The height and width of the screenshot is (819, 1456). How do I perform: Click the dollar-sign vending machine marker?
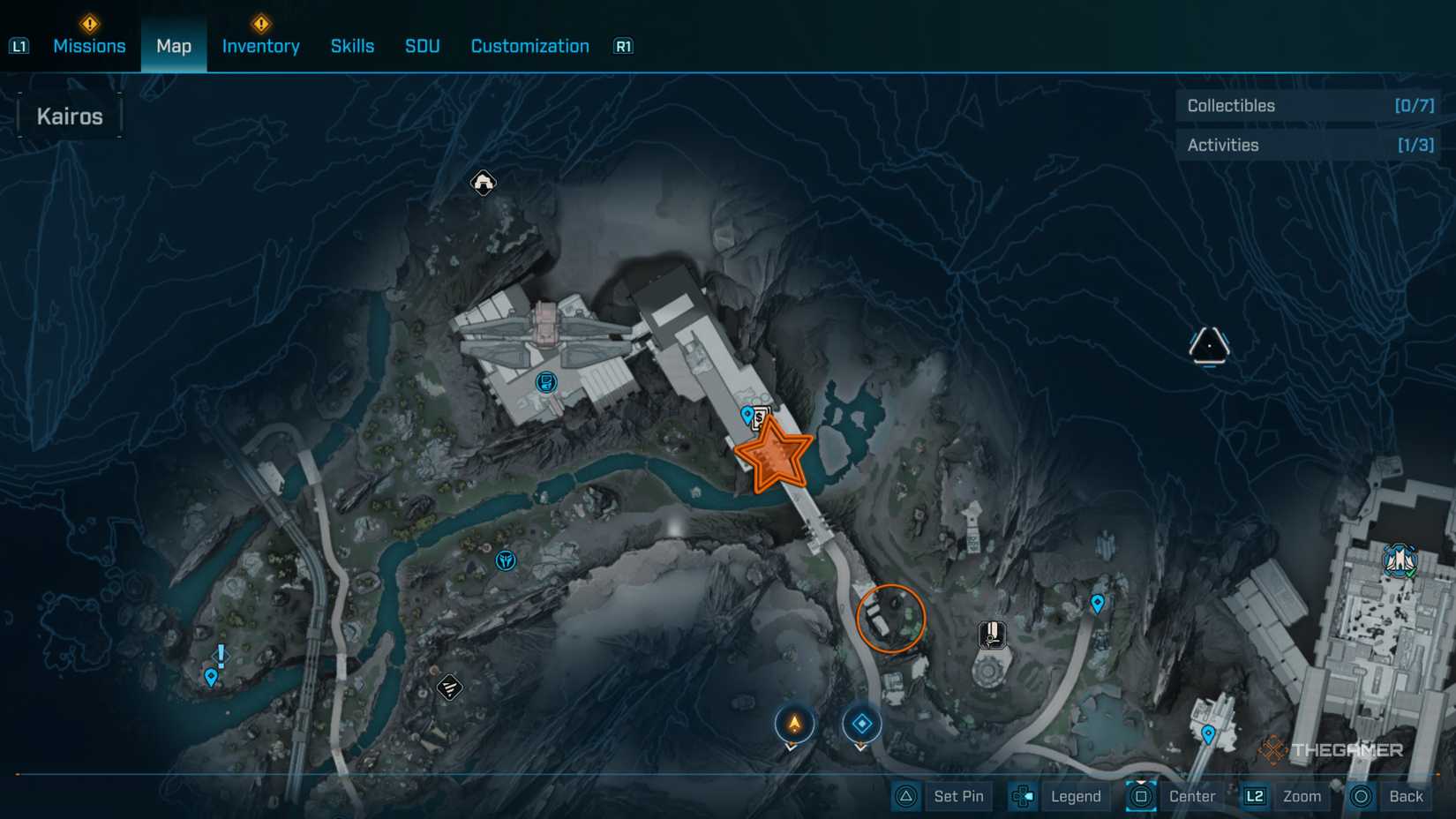pos(761,416)
